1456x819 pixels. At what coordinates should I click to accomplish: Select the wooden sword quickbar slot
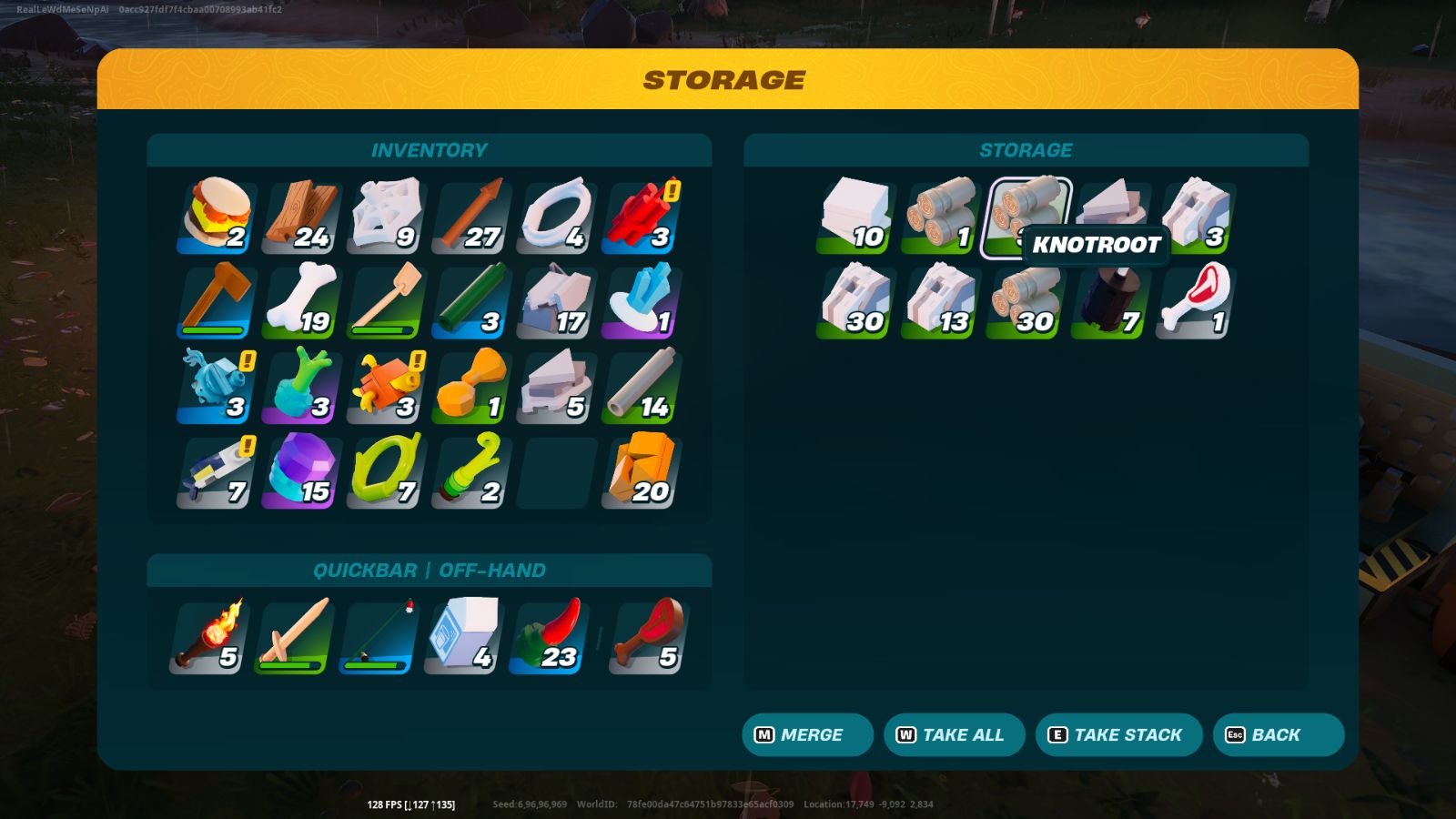coord(295,636)
